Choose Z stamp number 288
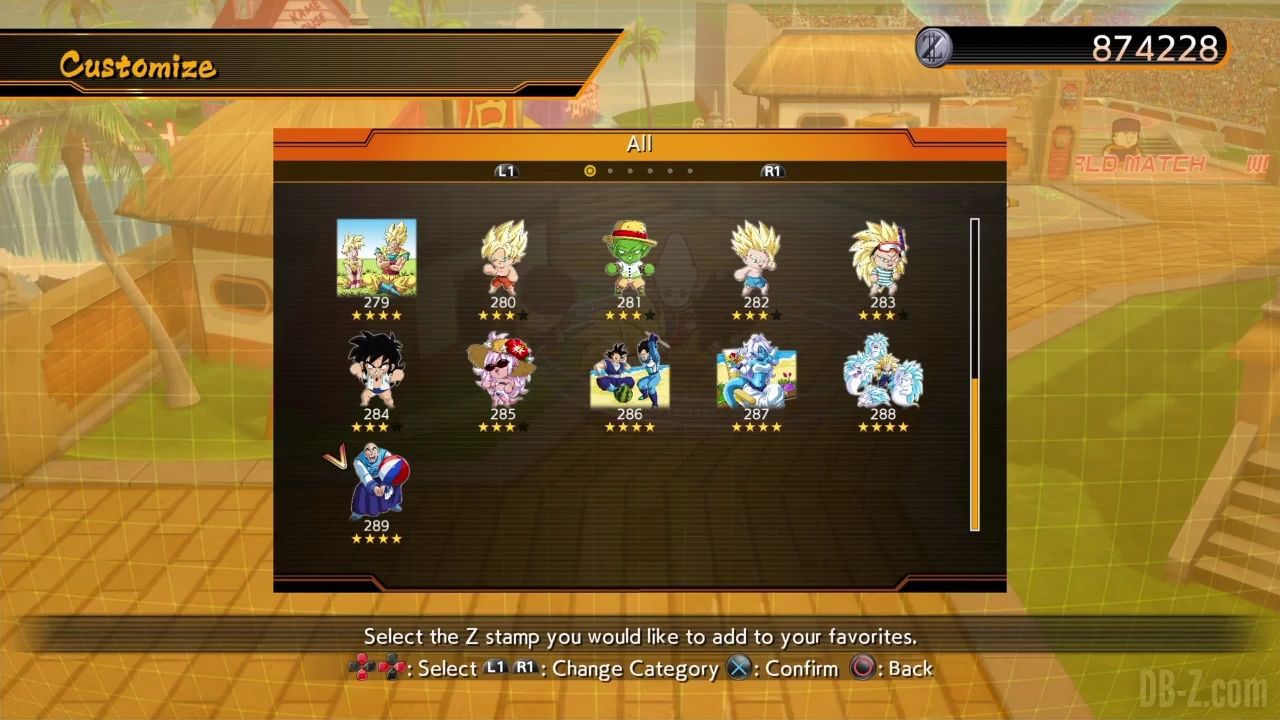Viewport: 1280px width, 720px height. (x=882, y=370)
